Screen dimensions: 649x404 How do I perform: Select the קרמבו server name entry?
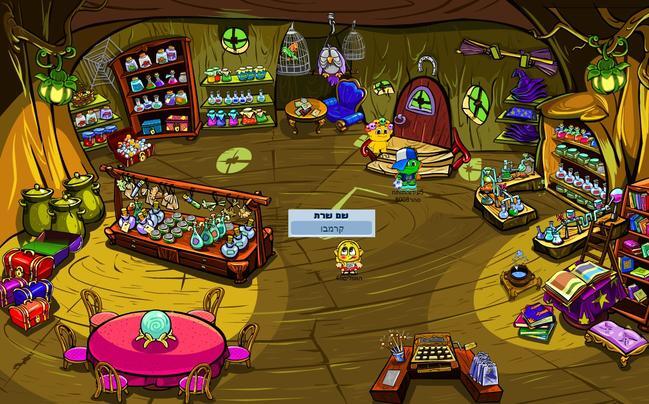coord(331,229)
